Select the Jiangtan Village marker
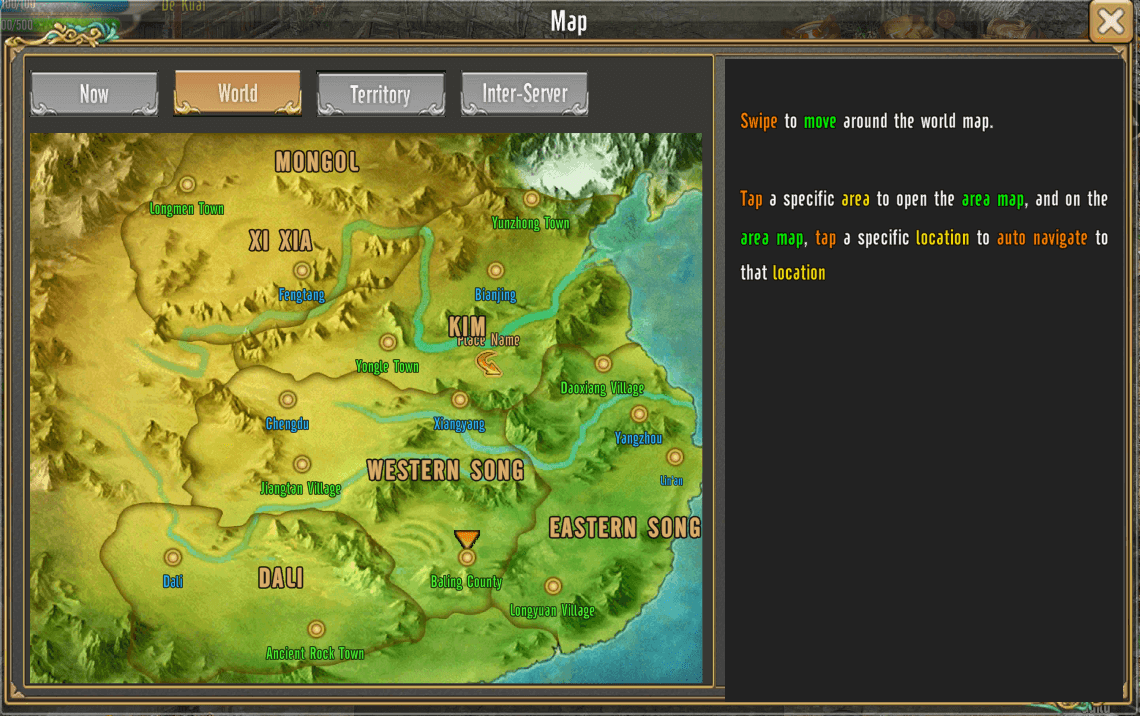1140x716 pixels. click(x=301, y=465)
